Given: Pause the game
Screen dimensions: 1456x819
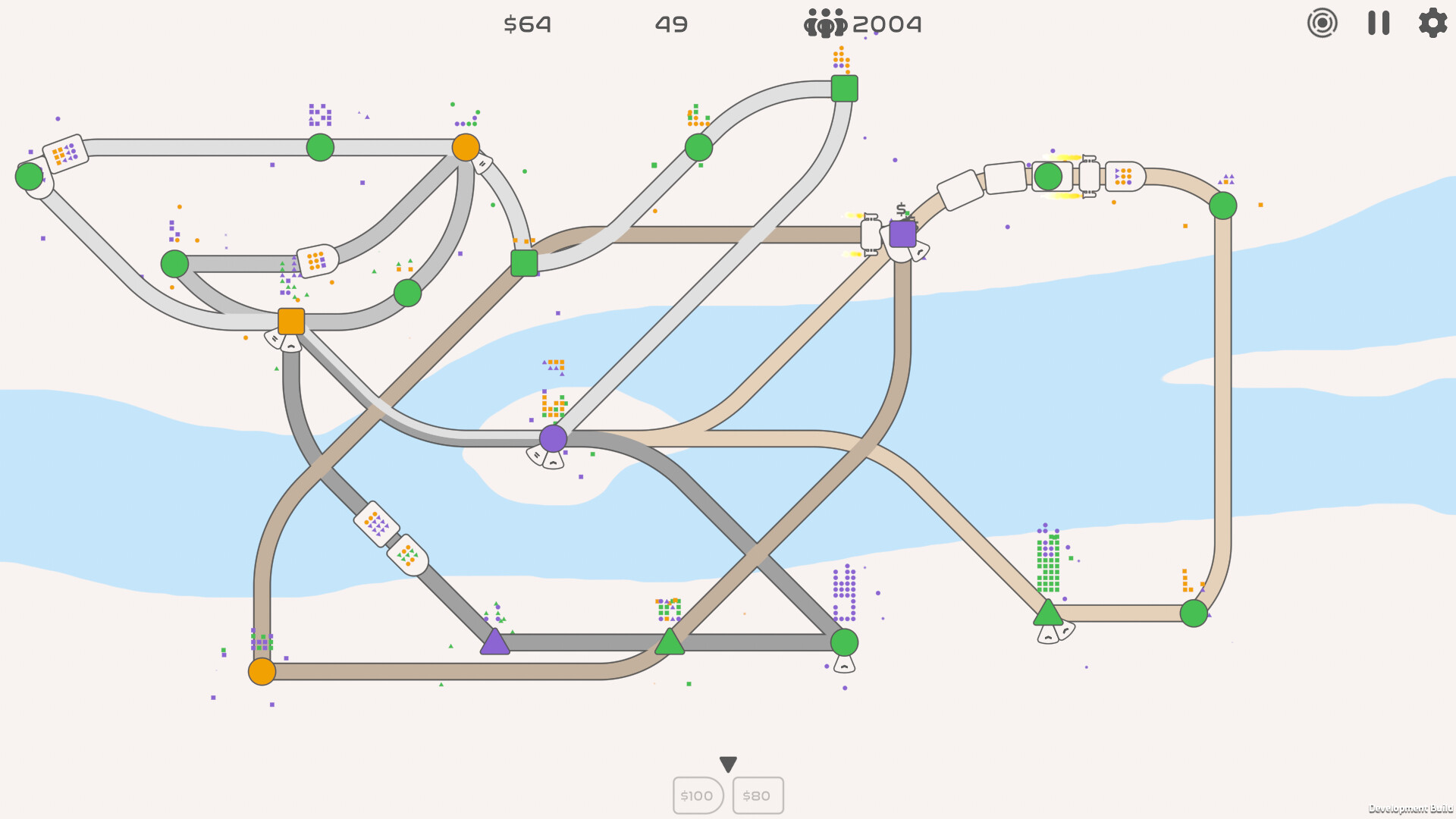Looking at the screenshot, I should [1378, 24].
